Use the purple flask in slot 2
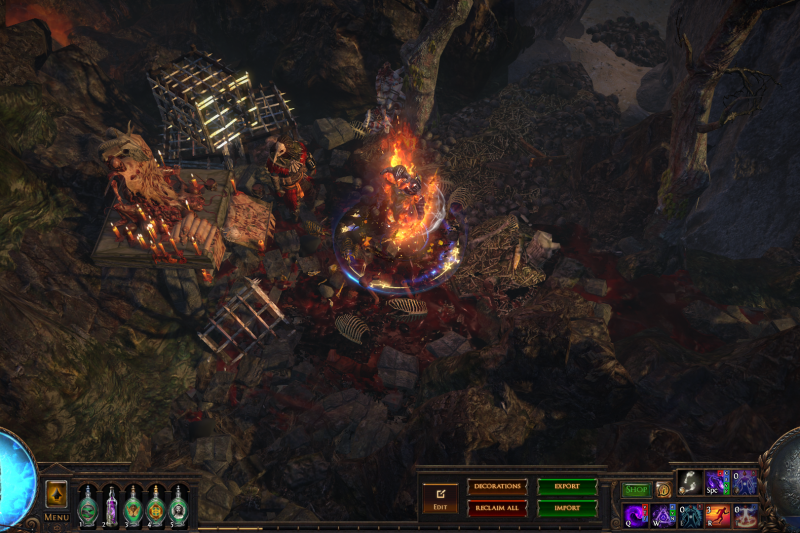The width and height of the screenshot is (800, 533). coord(110,504)
